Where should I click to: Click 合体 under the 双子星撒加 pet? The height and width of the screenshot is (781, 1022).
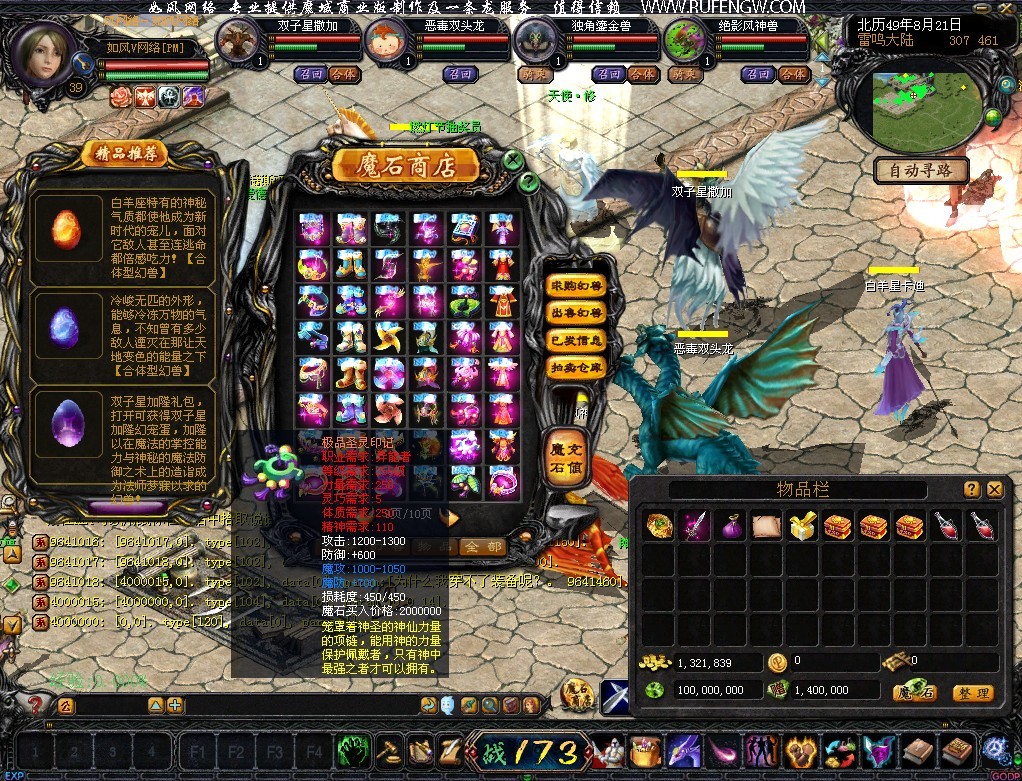click(344, 74)
